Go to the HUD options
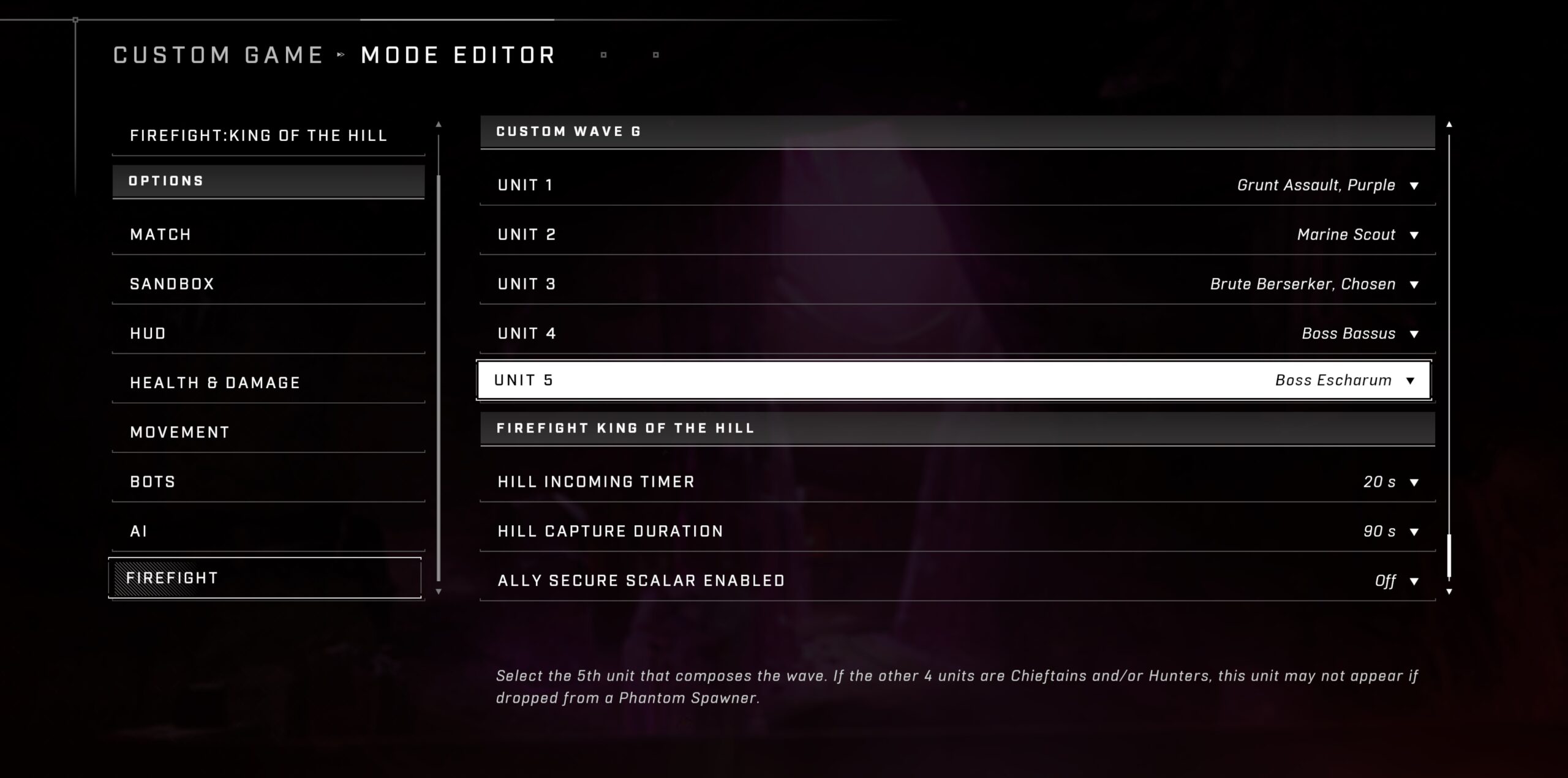 click(268, 334)
